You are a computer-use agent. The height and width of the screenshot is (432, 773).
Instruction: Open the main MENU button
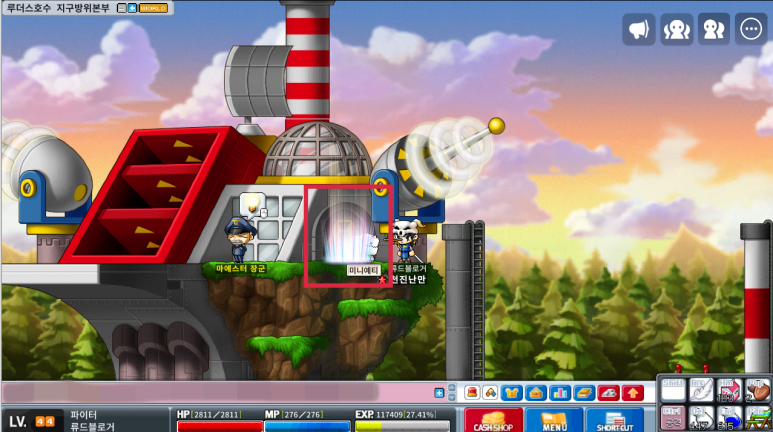tap(553, 419)
